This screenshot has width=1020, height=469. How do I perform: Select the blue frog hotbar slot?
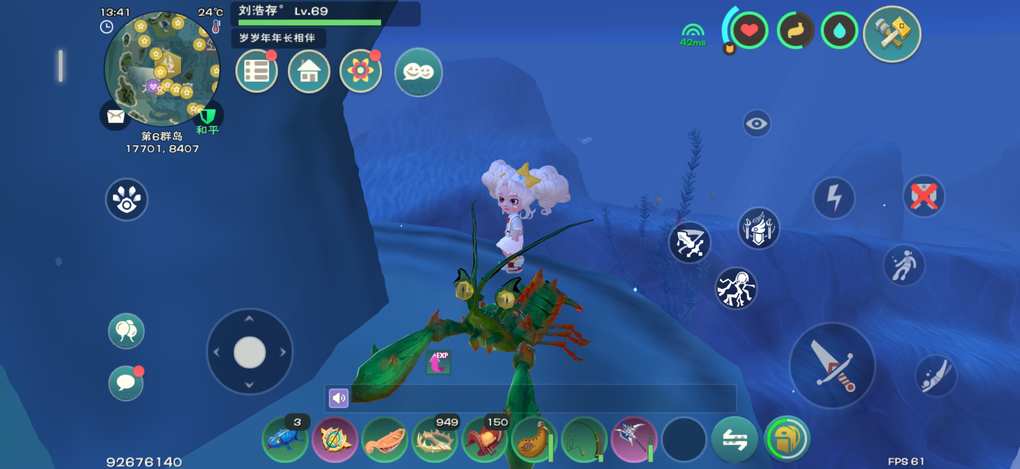point(284,438)
